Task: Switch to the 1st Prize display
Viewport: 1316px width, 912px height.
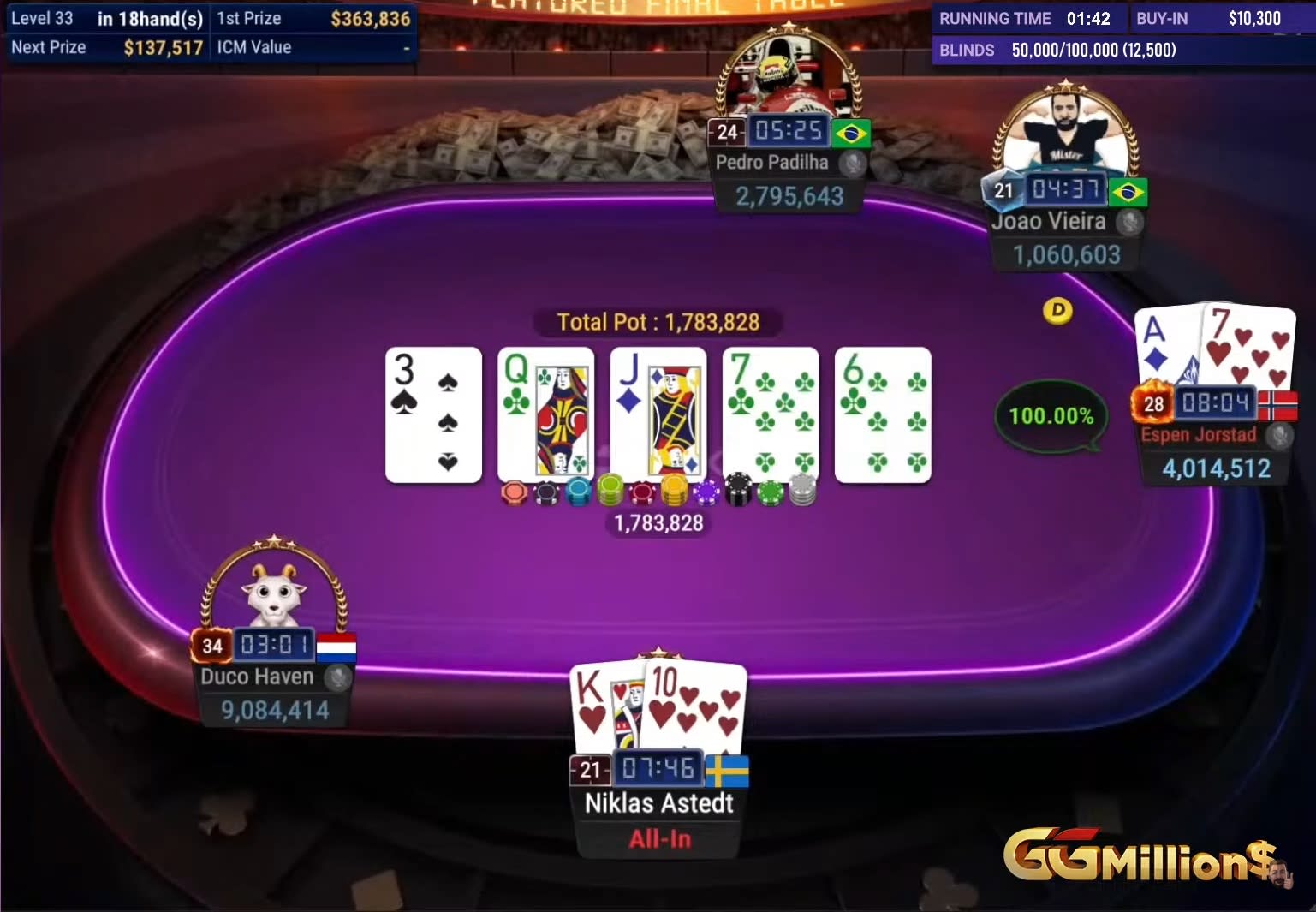Action: (x=313, y=18)
